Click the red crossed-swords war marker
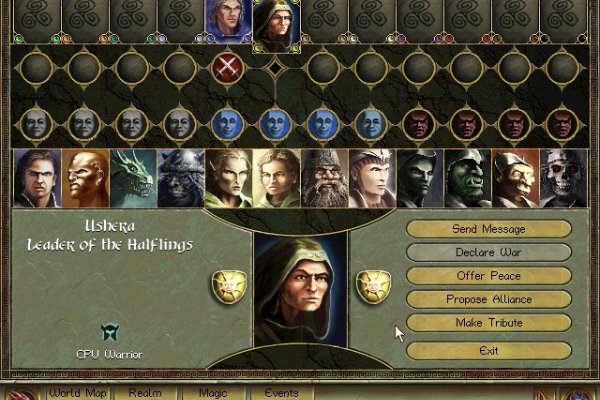600x400 pixels. [228, 69]
